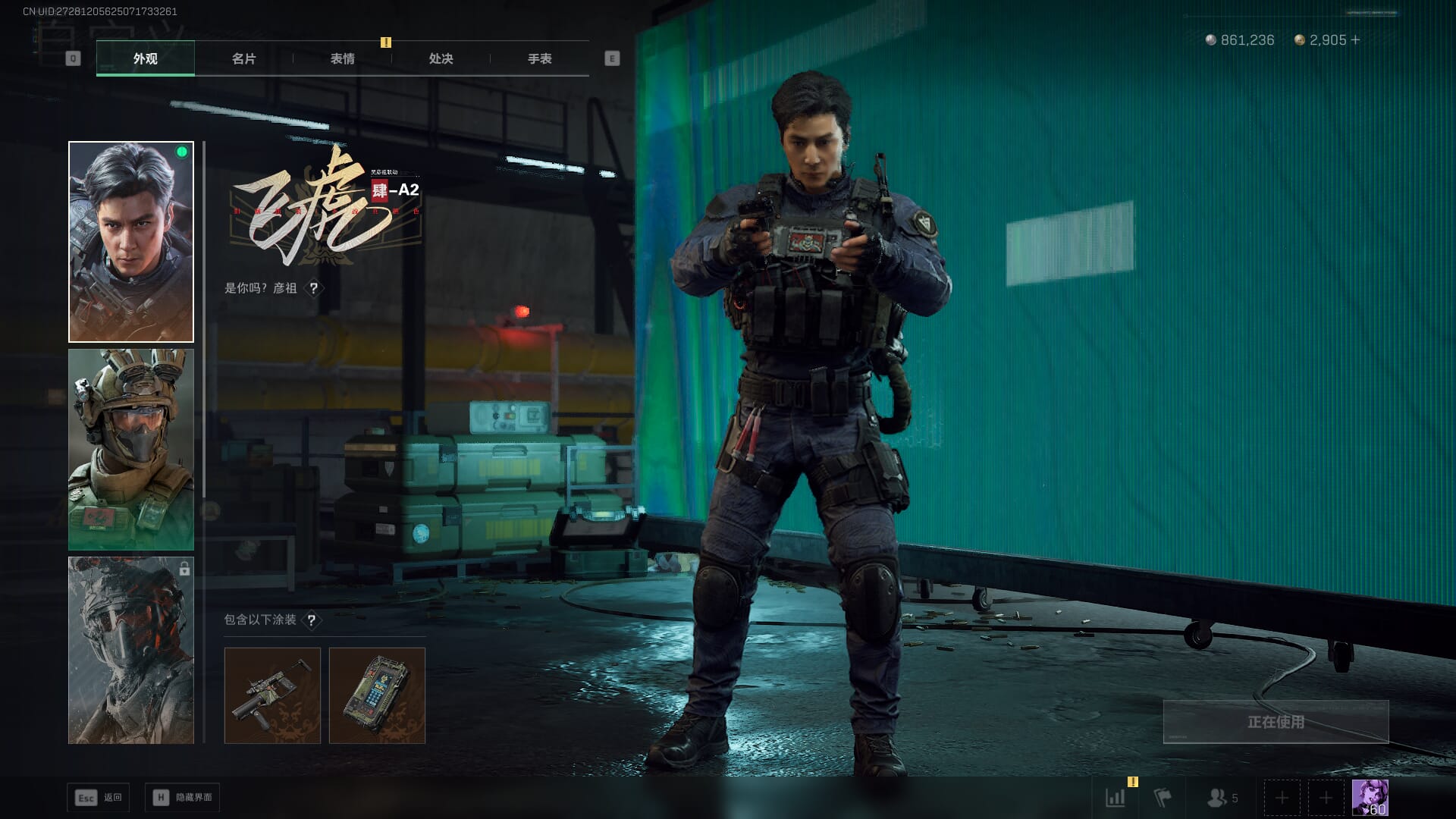This screenshot has width=1456, height=819.
Task: View the included submachine gun finish
Action: click(272, 695)
